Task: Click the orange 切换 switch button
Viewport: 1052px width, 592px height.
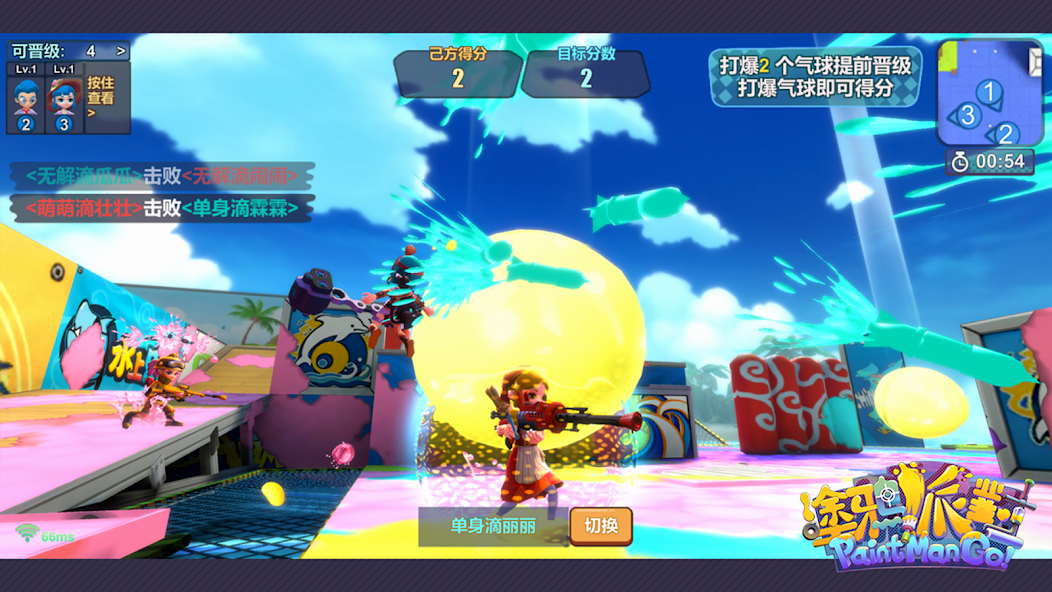Action: [601, 526]
